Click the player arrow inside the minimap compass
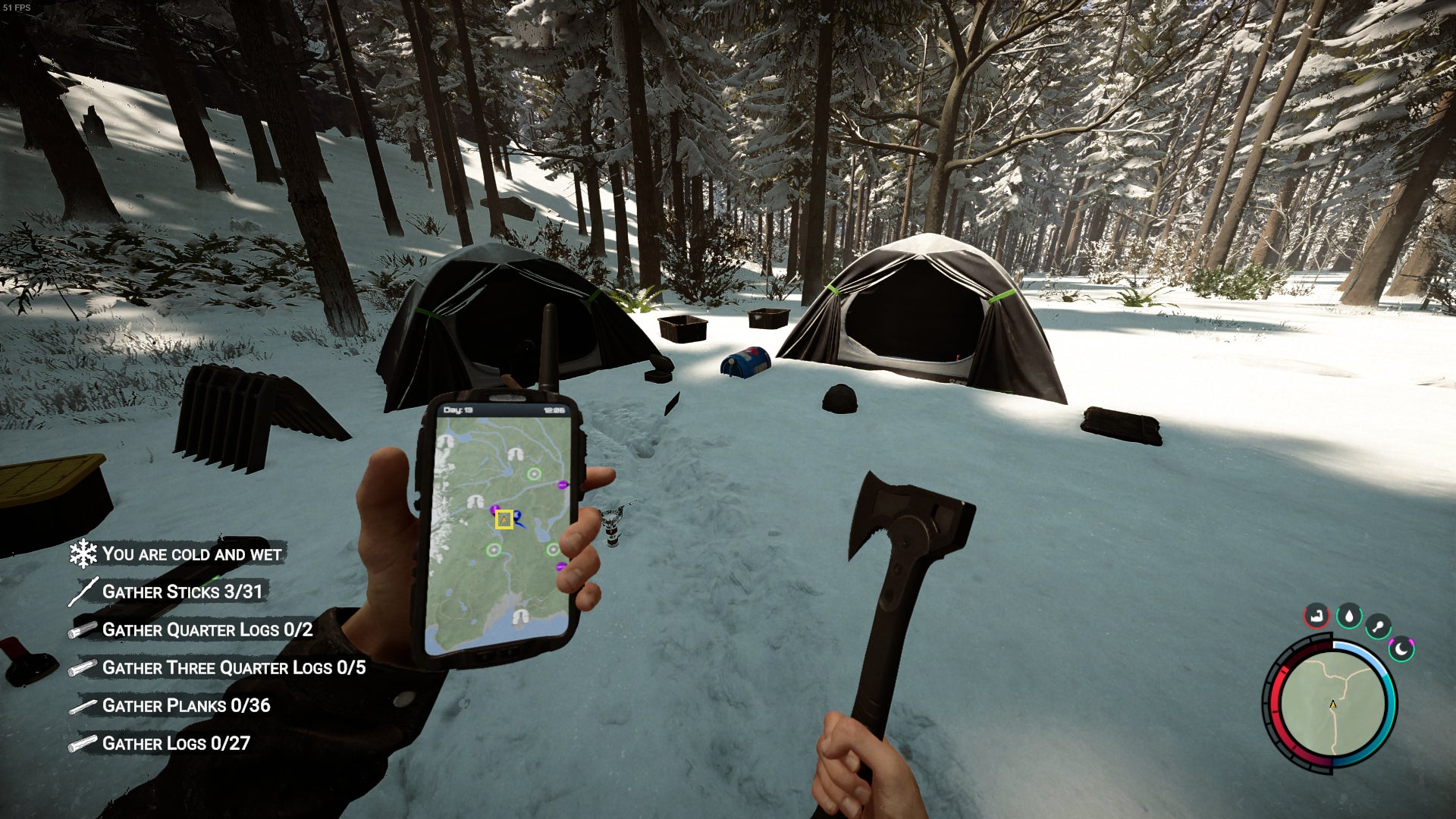This screenshot has width=1456, height=819. pos(1332,705)
